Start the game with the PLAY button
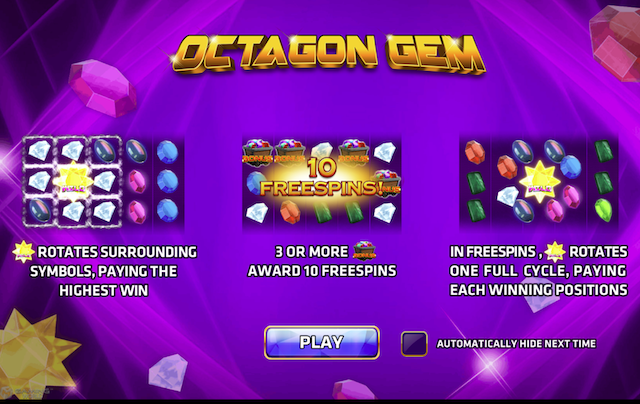 coord(321,342)
